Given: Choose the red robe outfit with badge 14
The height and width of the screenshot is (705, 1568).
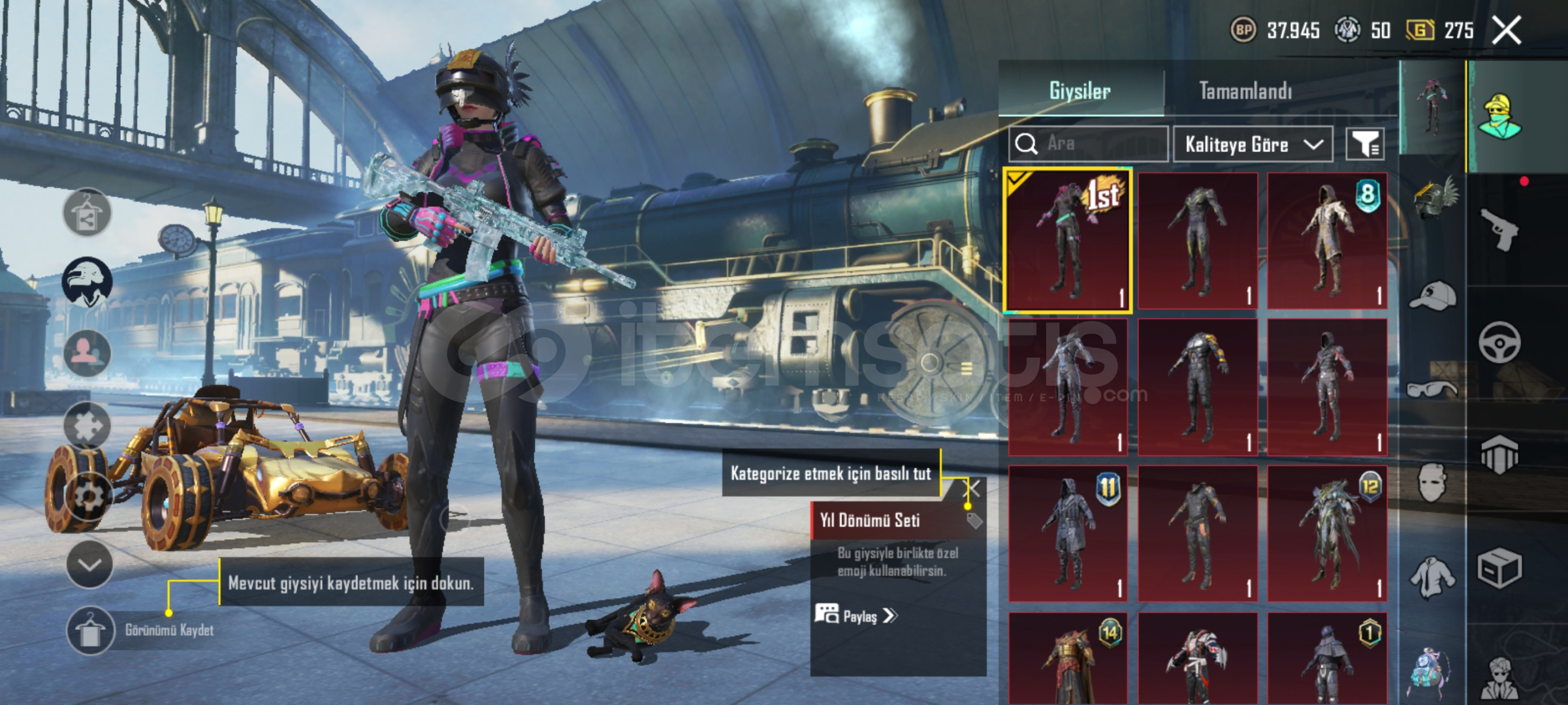Looking at the screenshot, I should pyautogui.click(x=1068, y=659).
